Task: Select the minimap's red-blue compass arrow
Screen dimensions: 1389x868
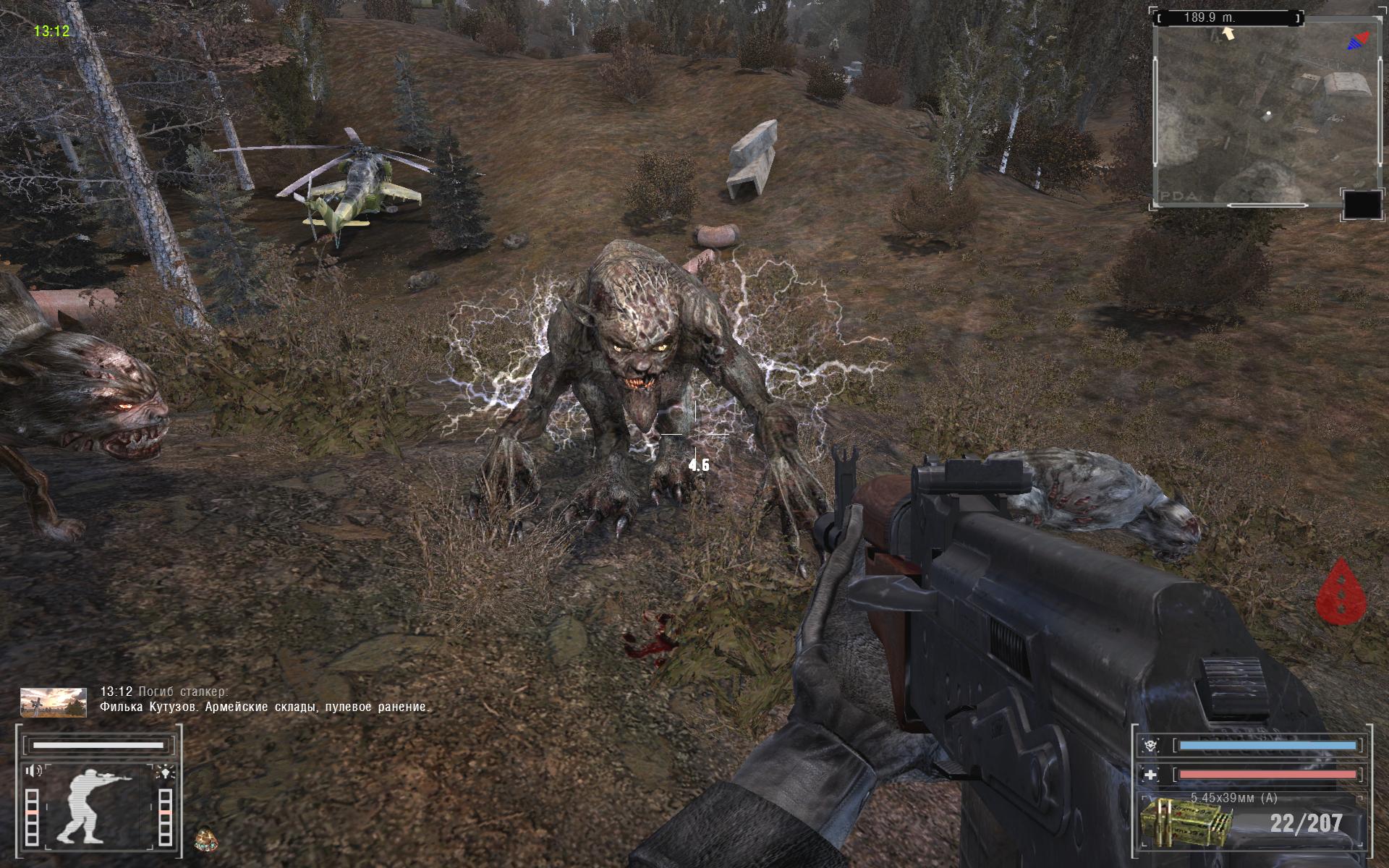Action: coord(1356,41)
